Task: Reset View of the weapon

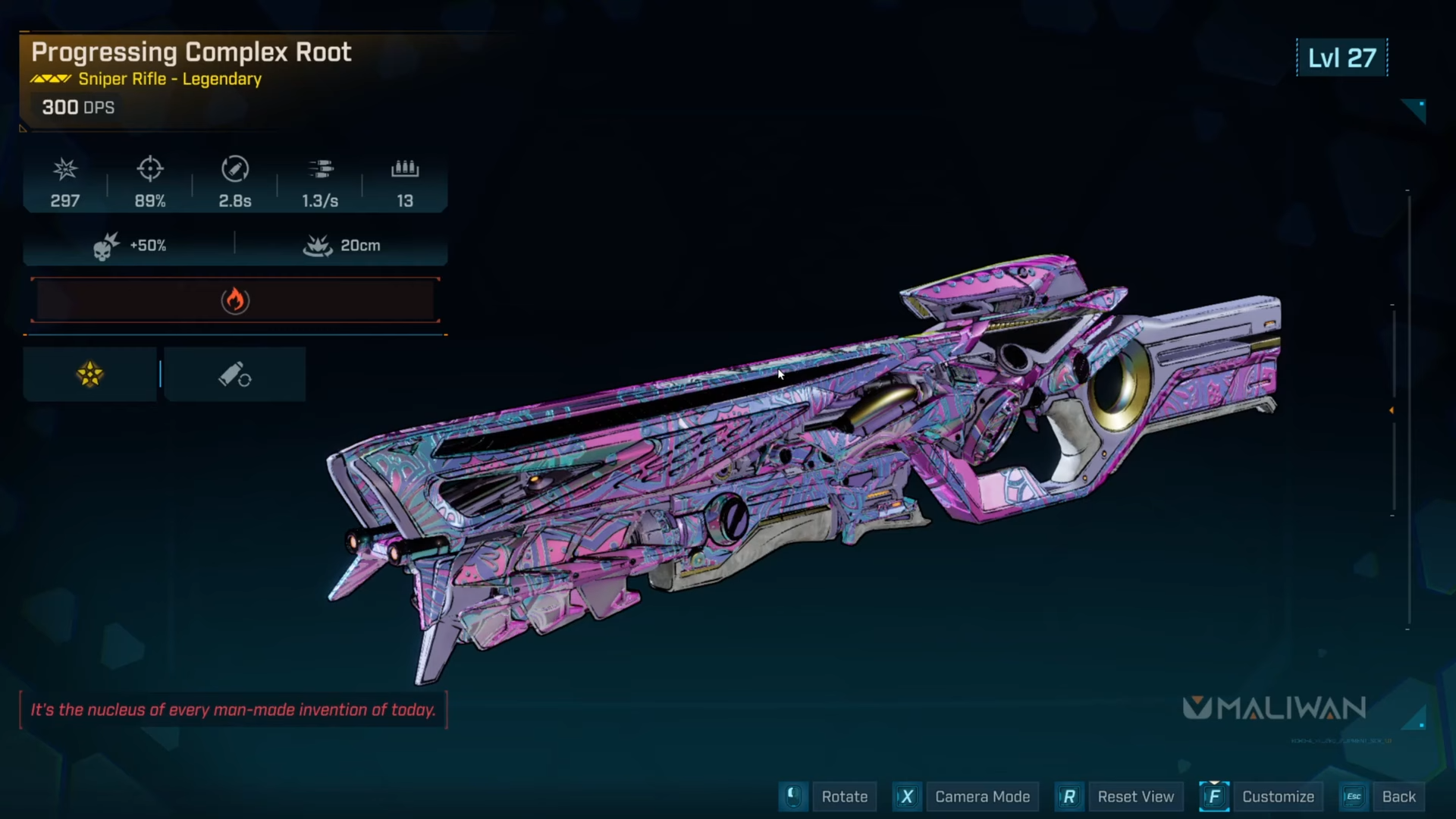Action: [1134, 796]
